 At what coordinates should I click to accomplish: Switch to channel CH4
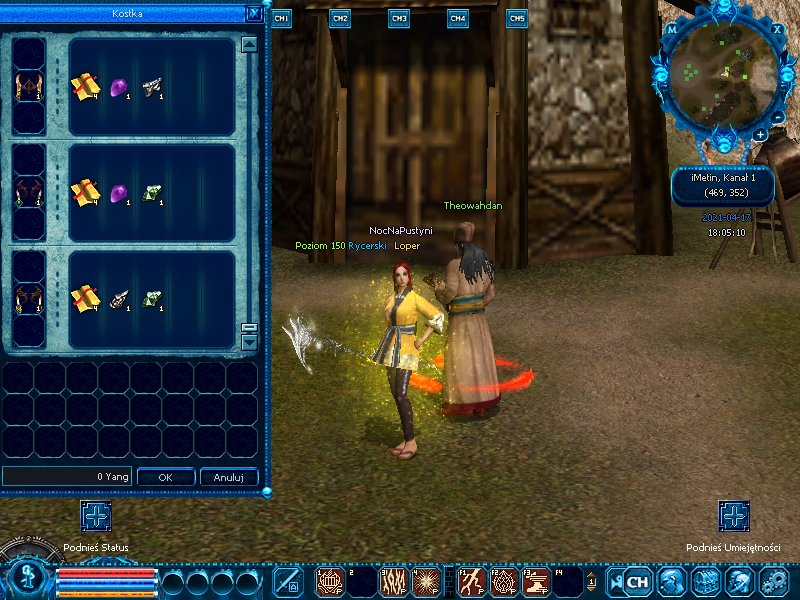(x=458, y=19)
